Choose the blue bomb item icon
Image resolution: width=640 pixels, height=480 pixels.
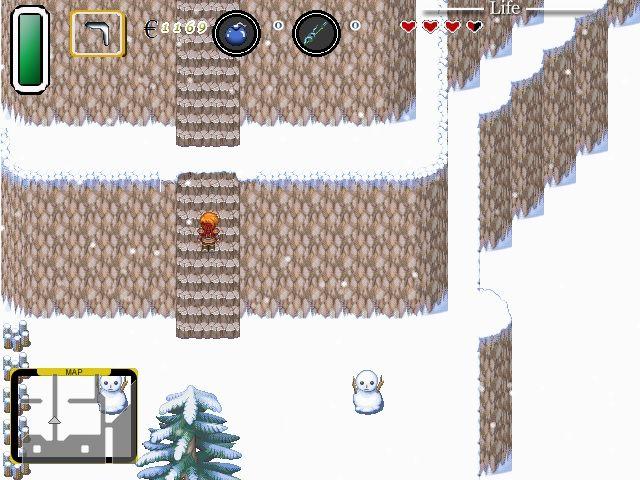pyautogui.click(x=237, y=33)
